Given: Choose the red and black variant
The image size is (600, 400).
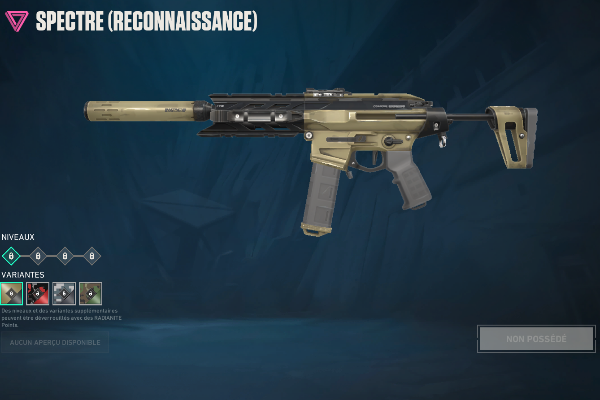Looking at the screenshot, I should (38, 293).
